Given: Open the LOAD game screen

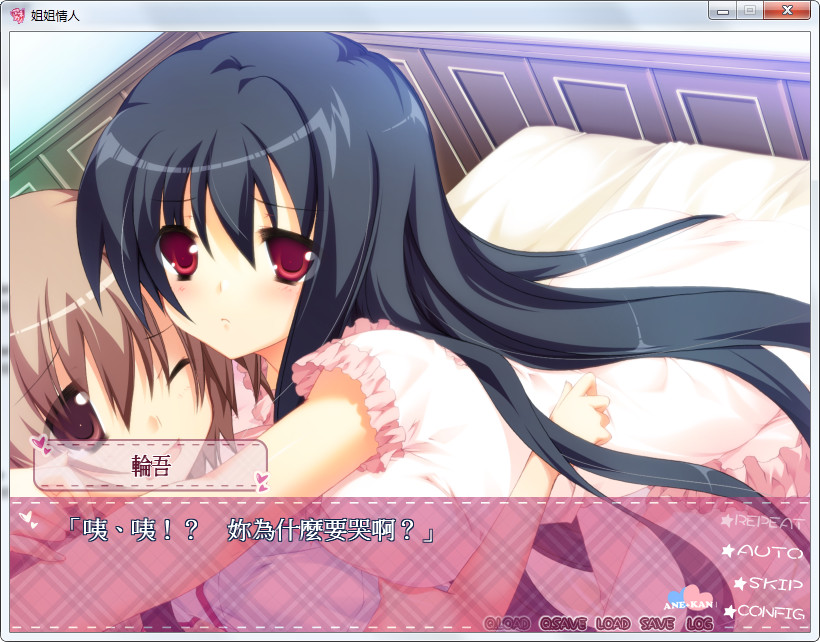Looking at the screenshot, I should click(612, 623).
